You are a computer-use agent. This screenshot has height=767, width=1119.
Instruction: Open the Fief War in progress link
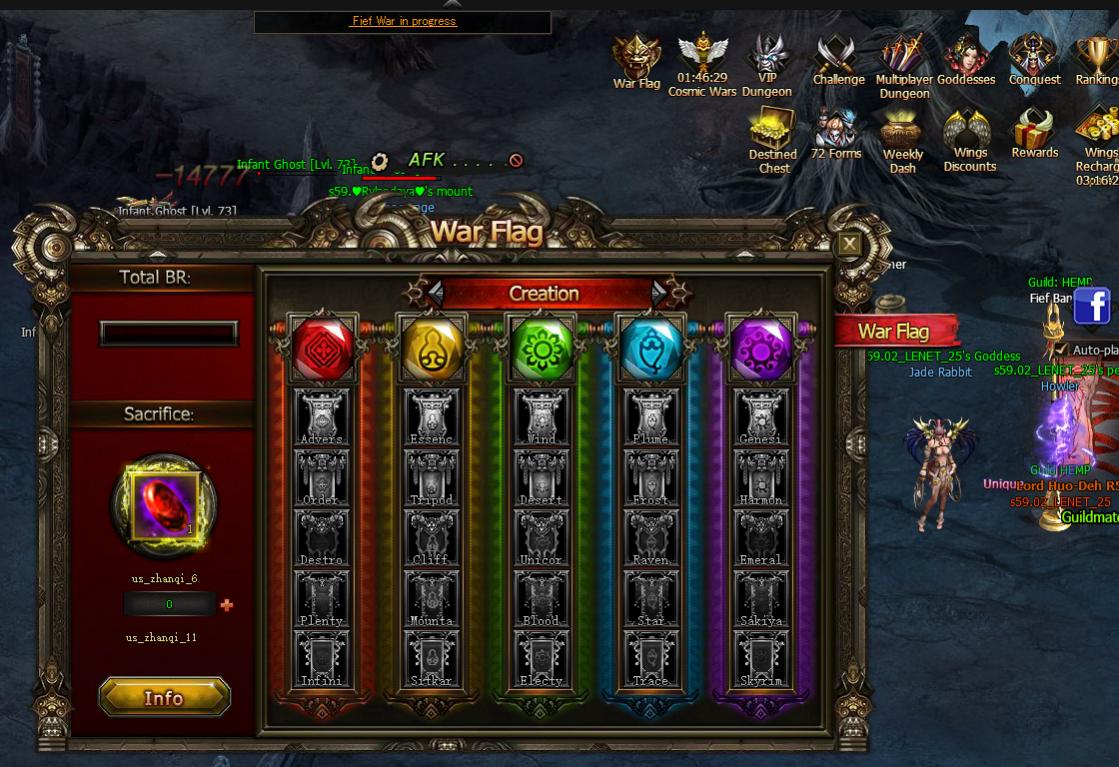coord(404,21)
